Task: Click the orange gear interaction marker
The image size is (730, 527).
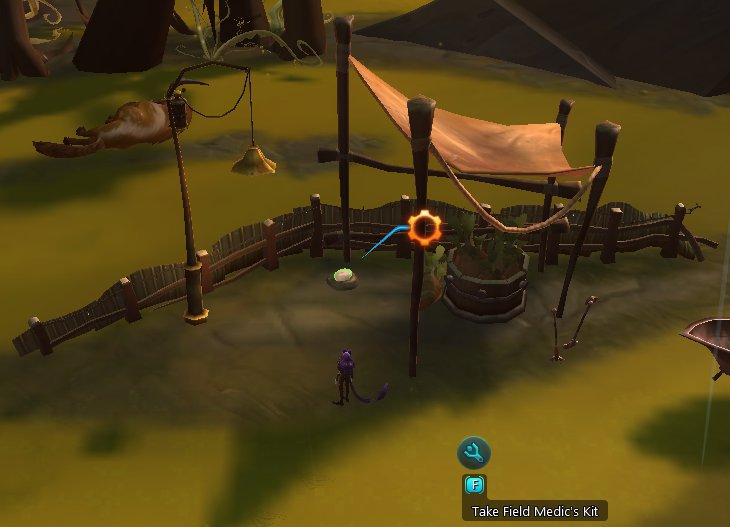Action: tap(424, 228)
